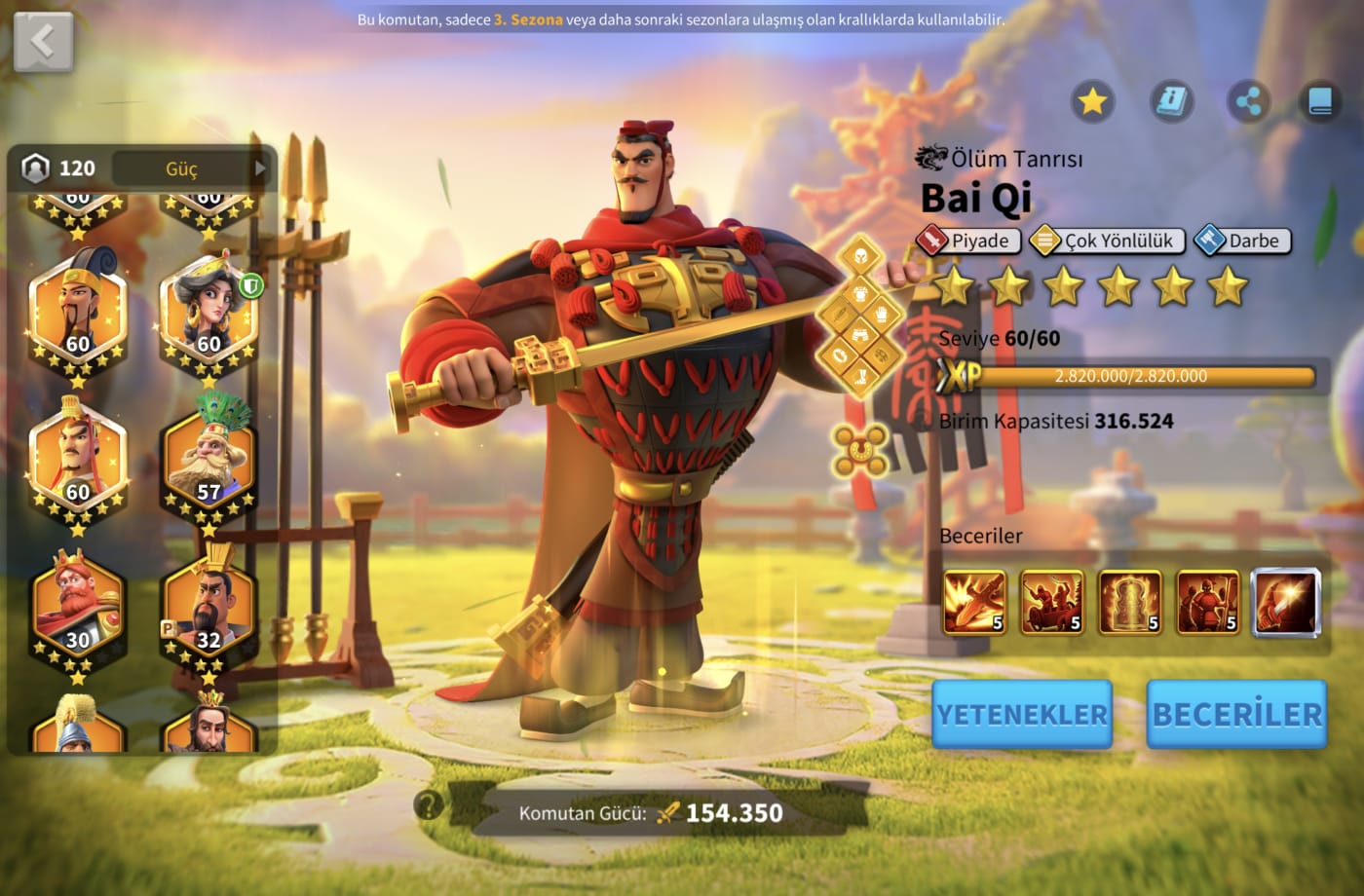Viewport: 1364px width, 896px height.
Task: Open the commander power help question mark
Action: pos(428,805)
